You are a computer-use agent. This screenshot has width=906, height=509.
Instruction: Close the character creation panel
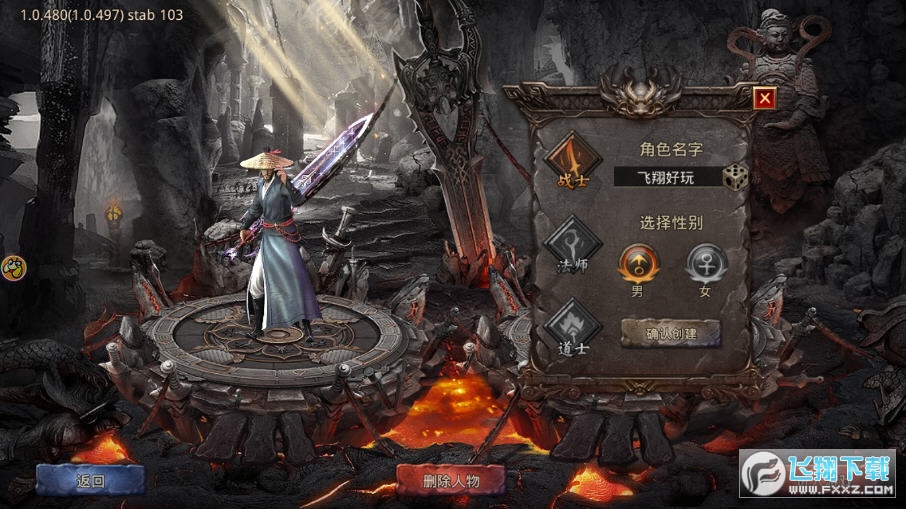[x=765, y=98]
